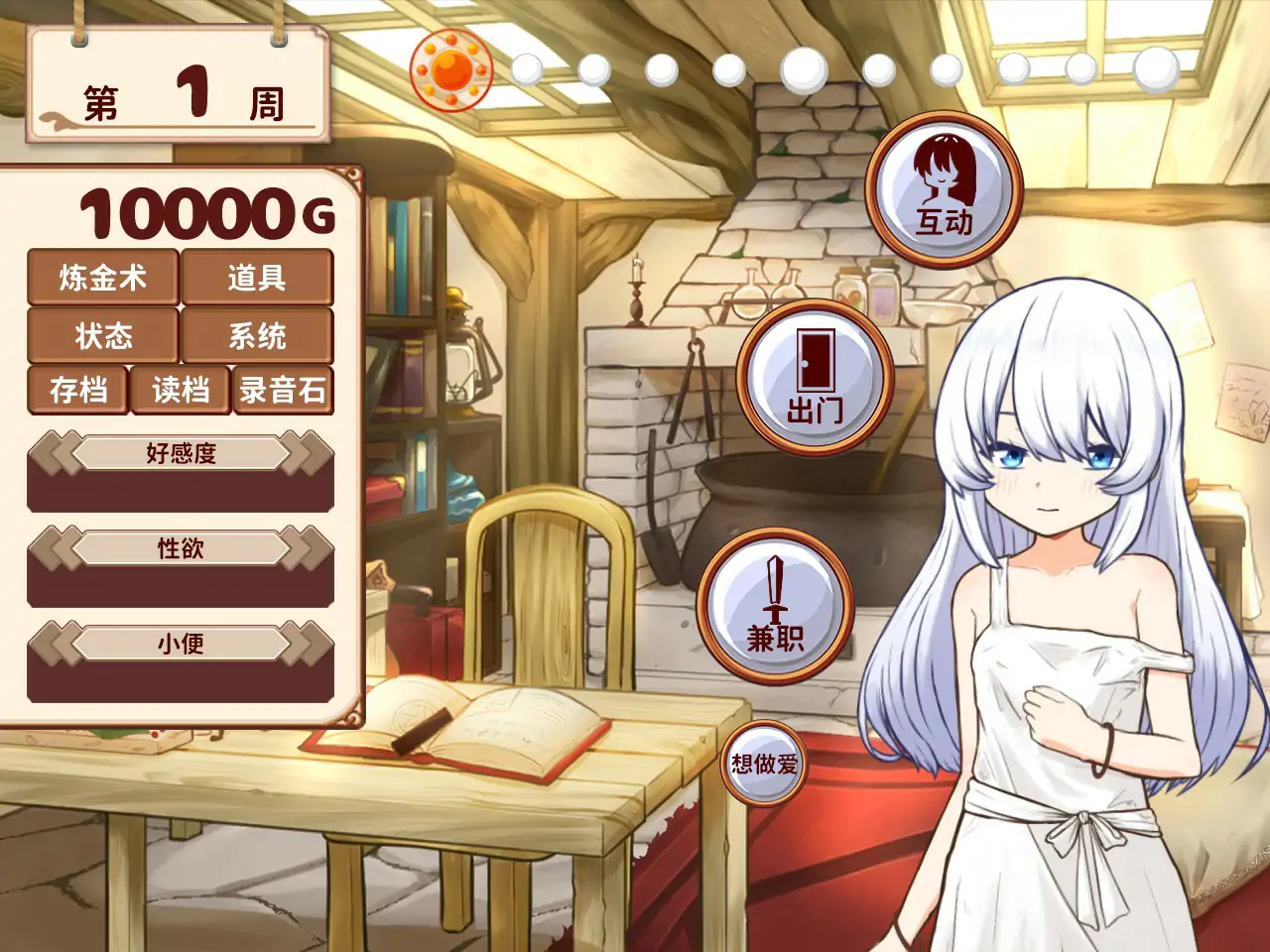The height and width of the screenshot is (952, 1270).
Task: Load a save via 读档
Action: tap(180, 391)
